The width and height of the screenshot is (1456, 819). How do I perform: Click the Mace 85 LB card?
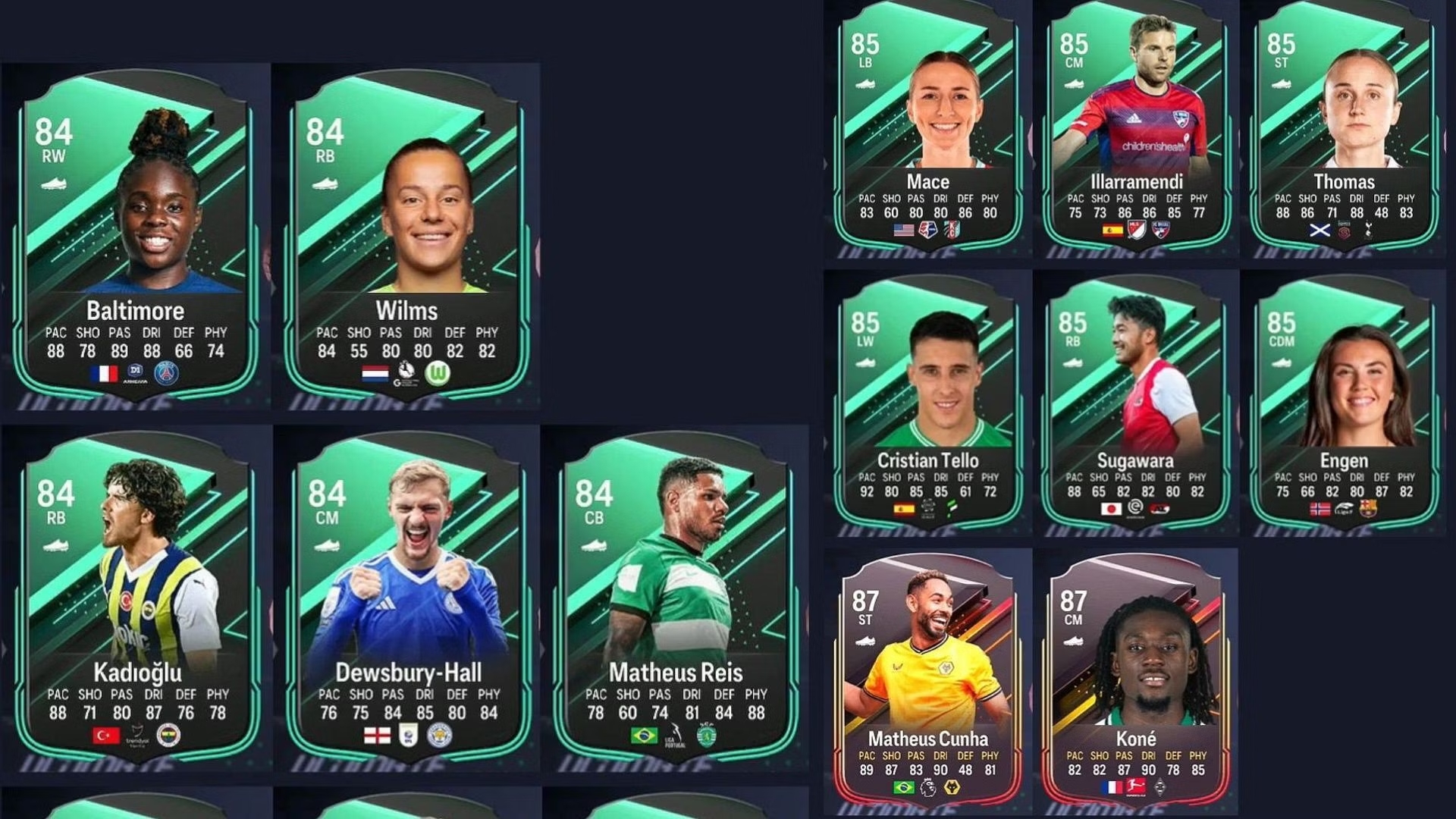tap(927, 129)
